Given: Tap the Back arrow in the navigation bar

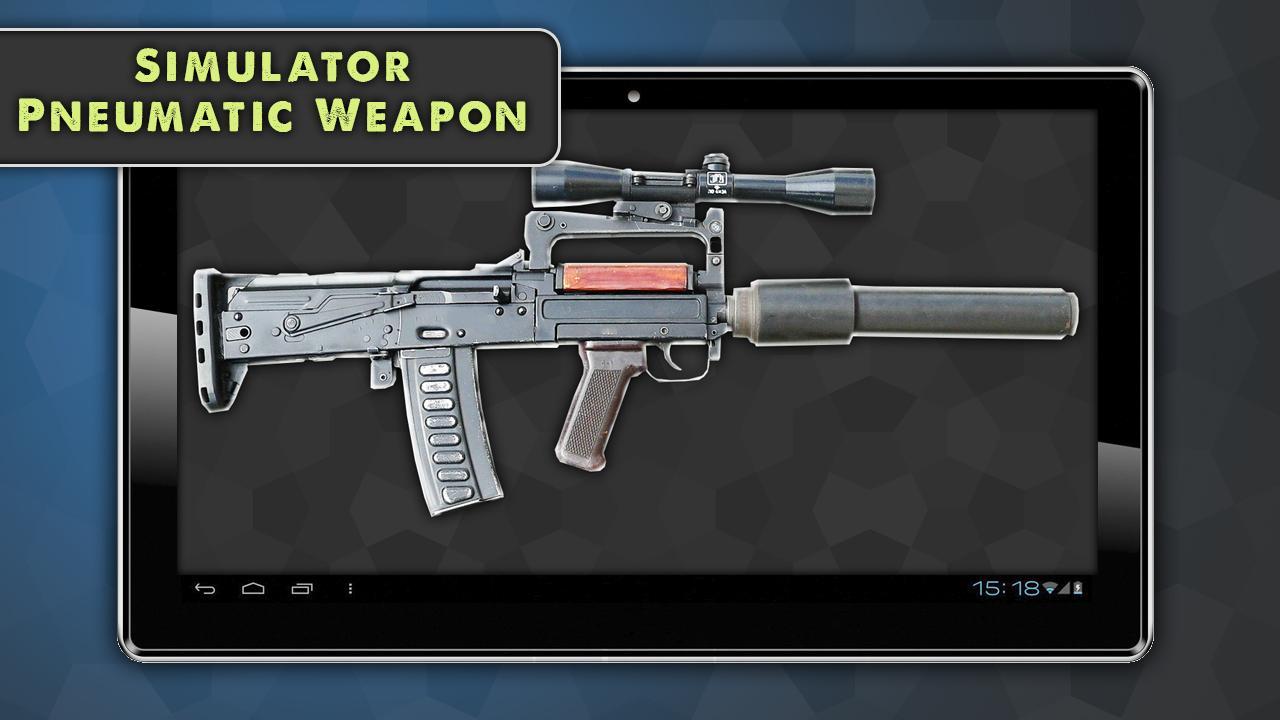Looking at the screenshot, I should 204,588.
